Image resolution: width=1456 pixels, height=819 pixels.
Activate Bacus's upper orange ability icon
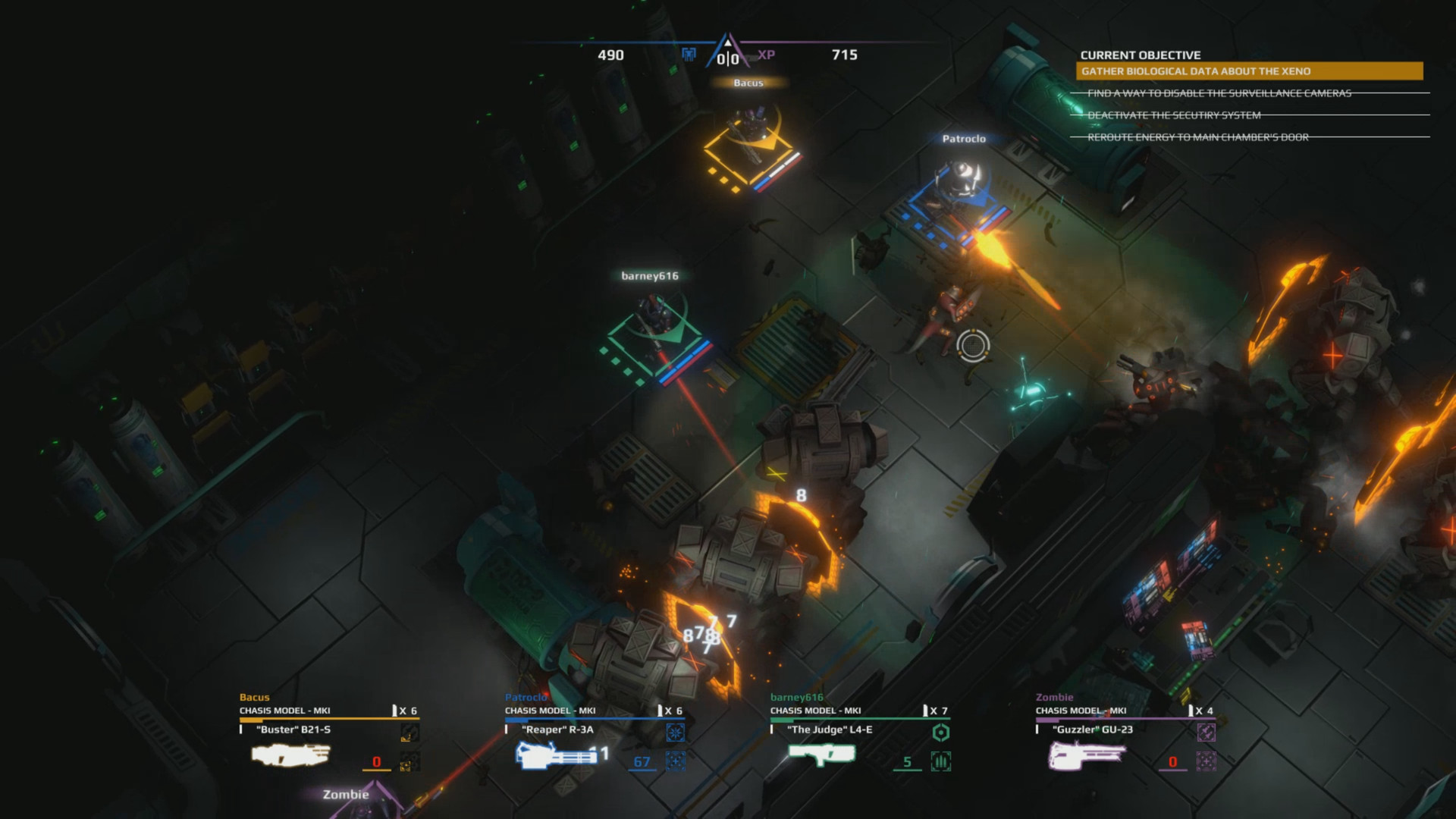coord(409,733)
